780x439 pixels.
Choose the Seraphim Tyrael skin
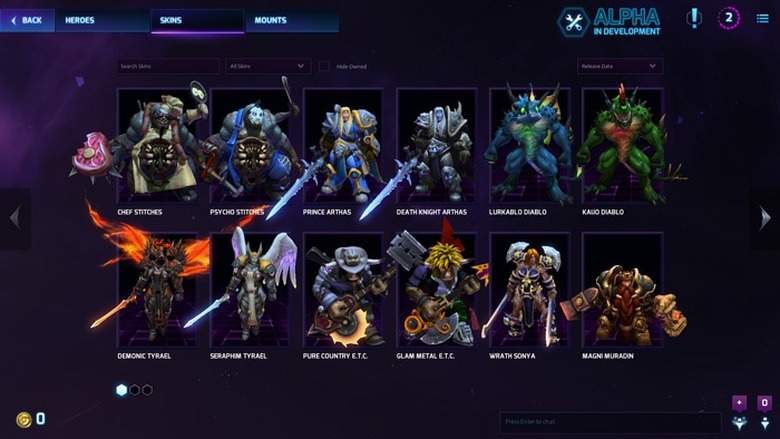click(x=250, y=290)
